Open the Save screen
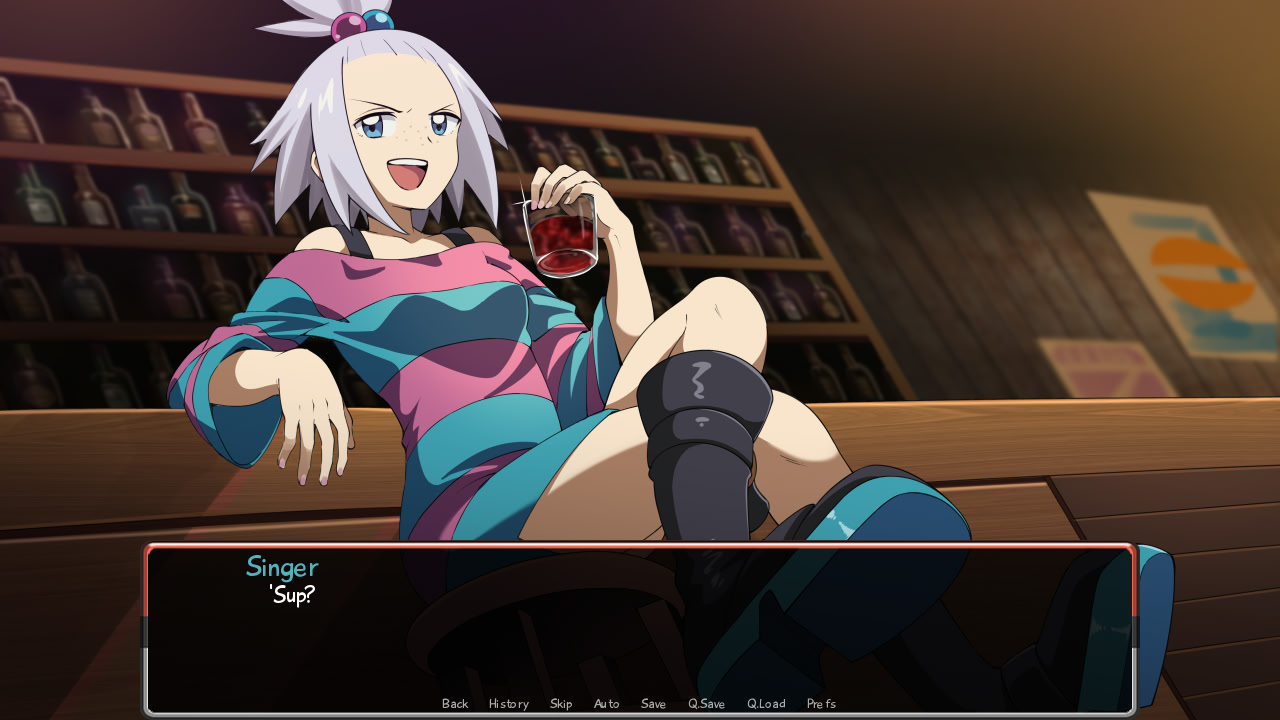Screen dimensions: 1280x720 click(x=653, y=703)
